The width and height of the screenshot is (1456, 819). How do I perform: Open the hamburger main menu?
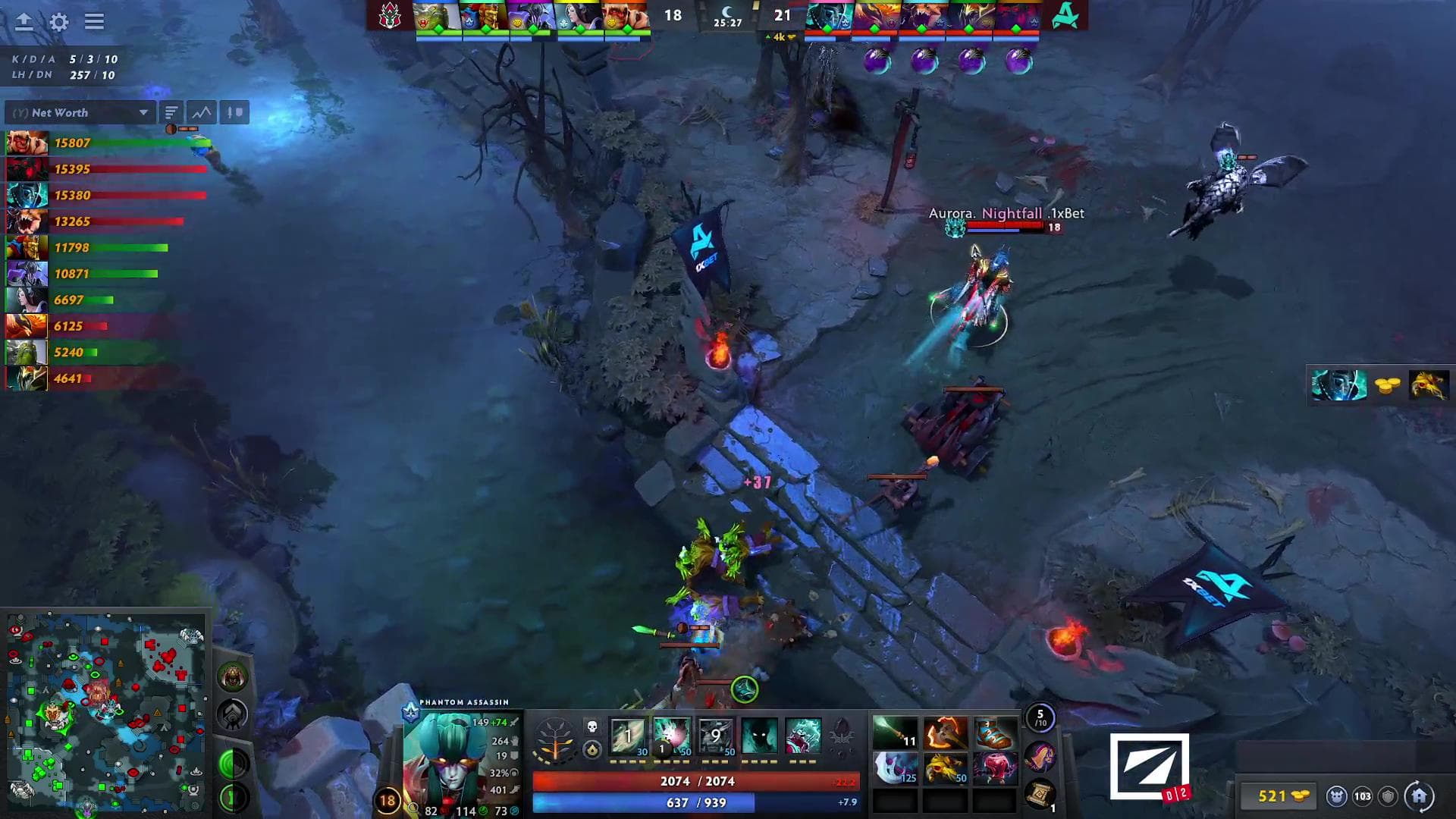pos(94,22)
